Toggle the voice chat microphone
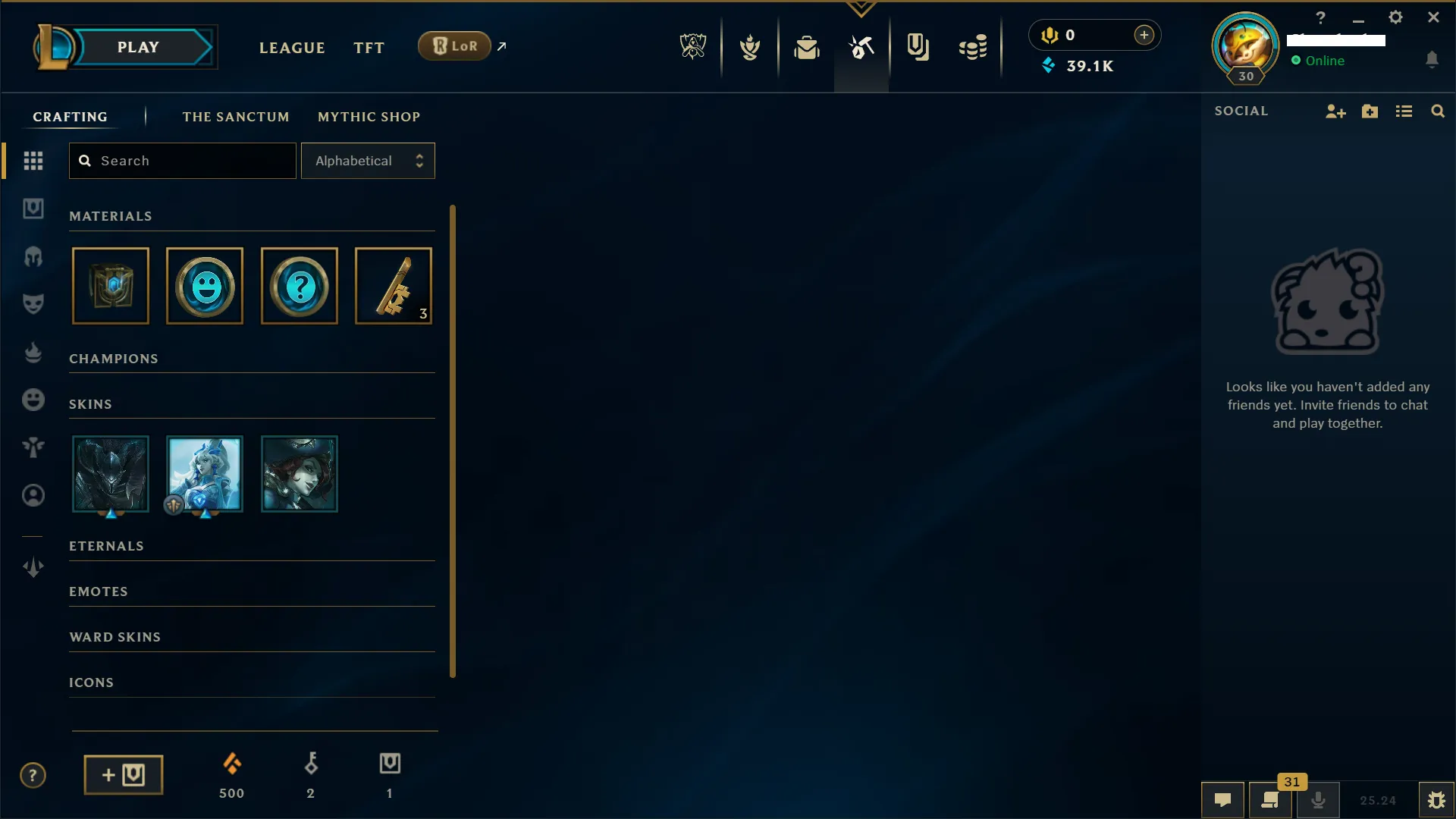Screen dimensions: 1456x819 pos(1319,800)
